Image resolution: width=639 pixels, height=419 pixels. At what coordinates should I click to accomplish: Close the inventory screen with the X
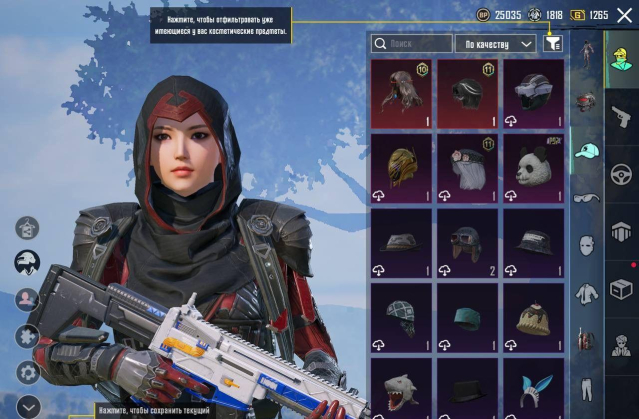tap(624, 15)
